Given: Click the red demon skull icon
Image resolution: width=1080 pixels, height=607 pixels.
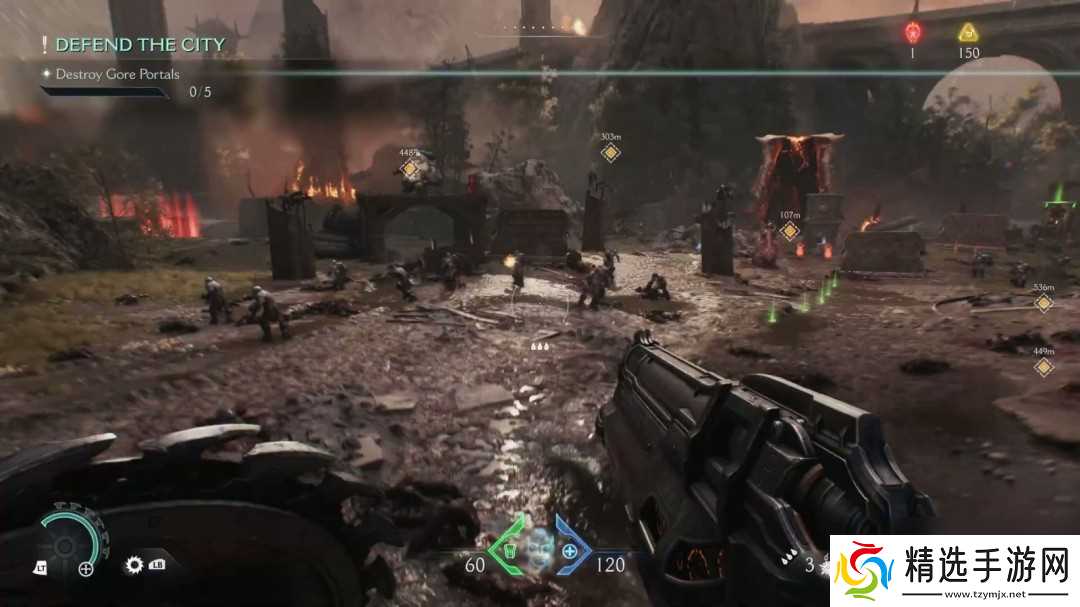Looking at the screenshot, I should [912, 32].
